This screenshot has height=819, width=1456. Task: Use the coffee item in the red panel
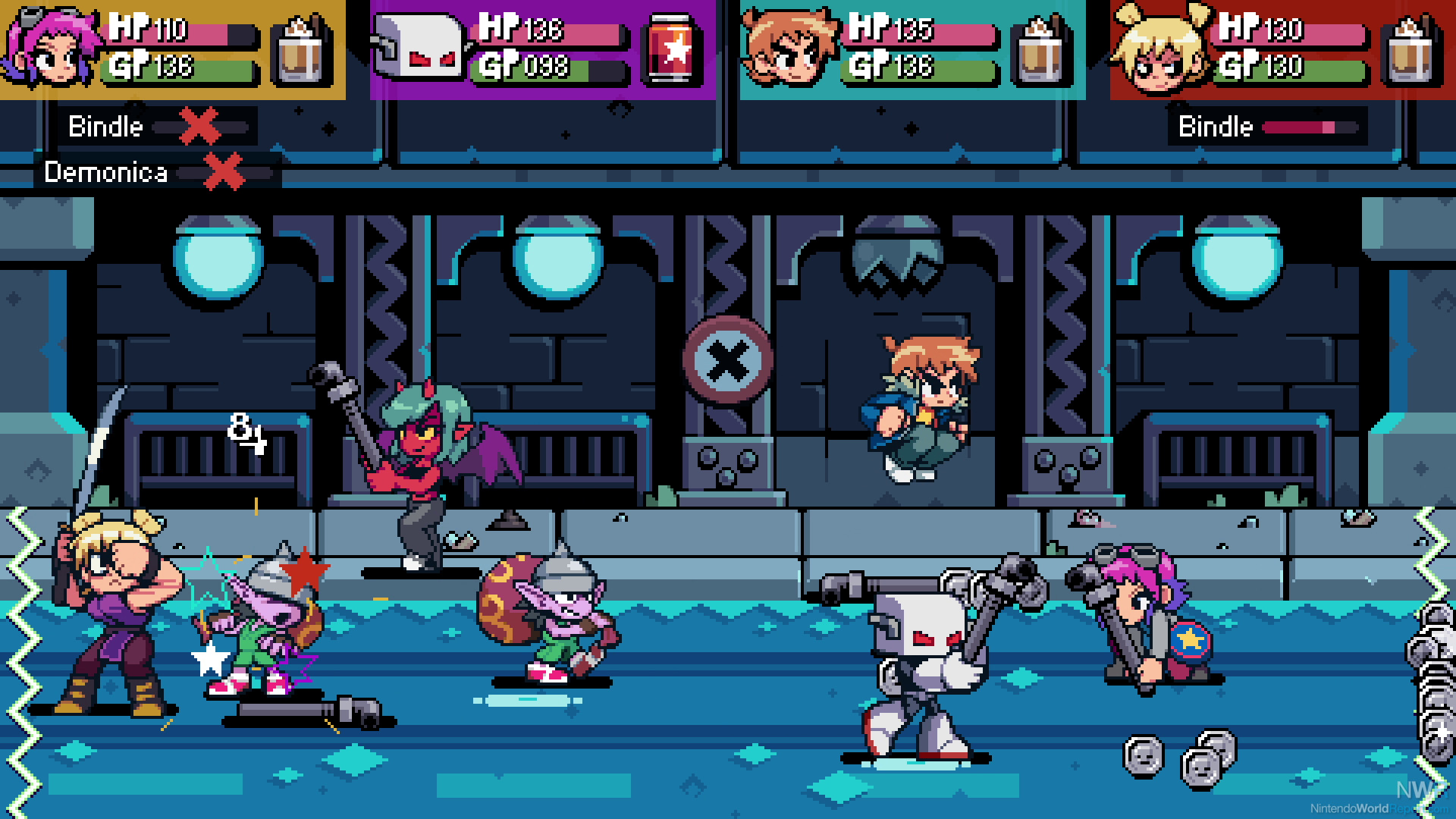tap(1413, 50)
